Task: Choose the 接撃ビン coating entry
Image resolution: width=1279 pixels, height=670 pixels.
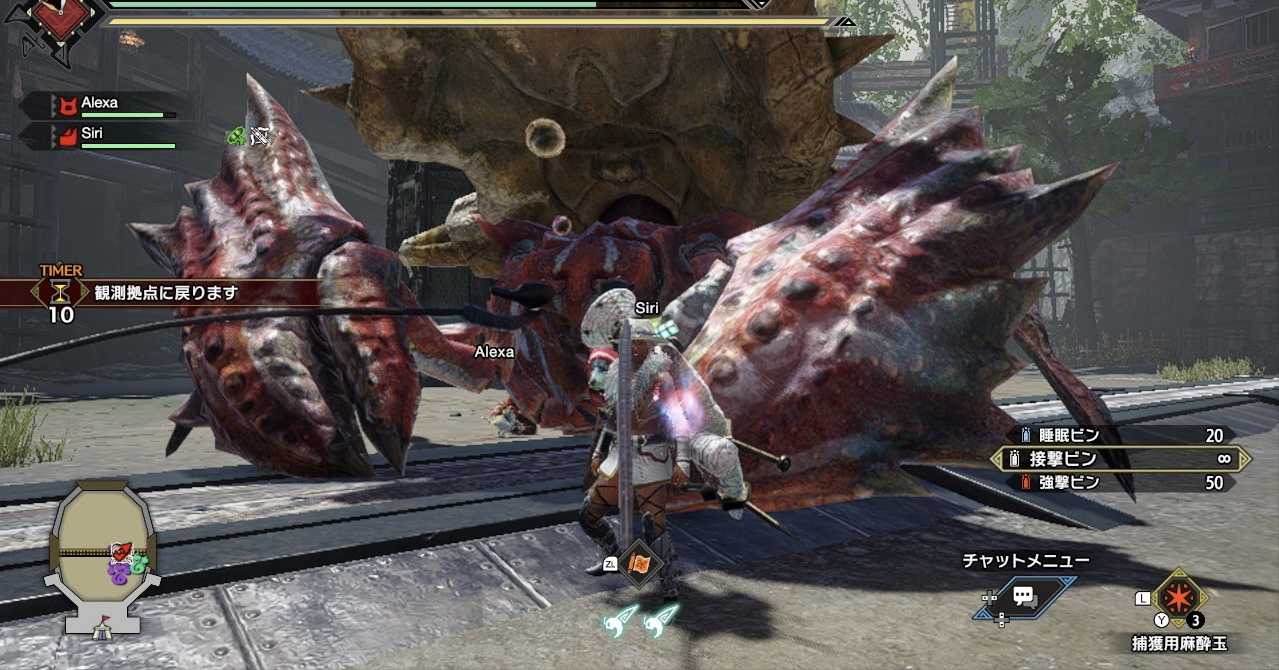Action: [1121, 459]
